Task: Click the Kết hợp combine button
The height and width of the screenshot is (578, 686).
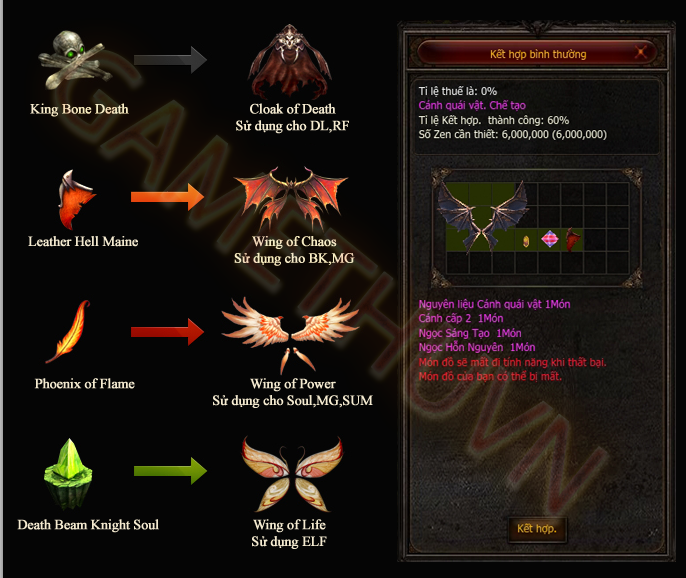Action: (x=537, y=528)
